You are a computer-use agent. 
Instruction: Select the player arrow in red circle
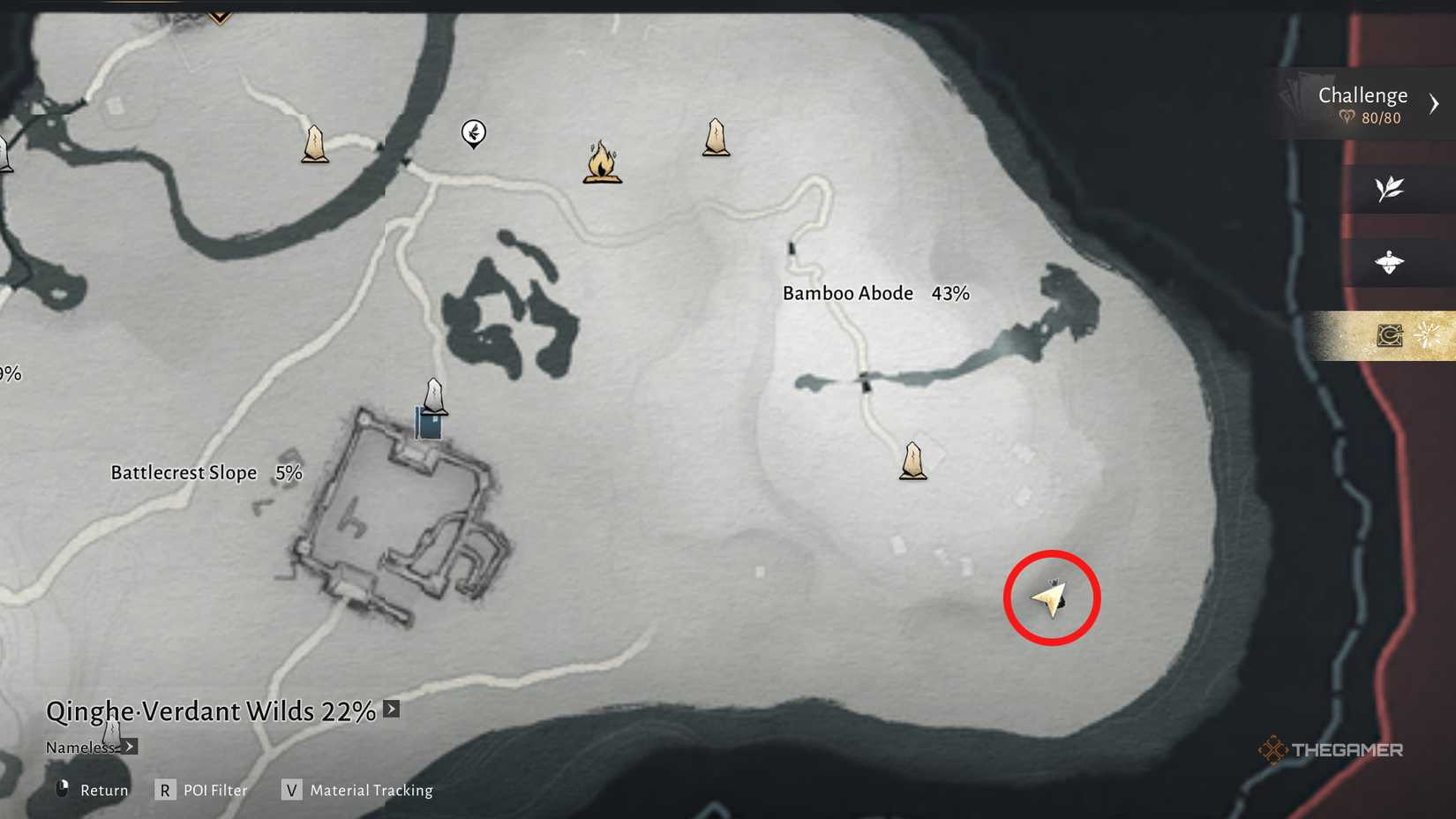click(1050, 597)
